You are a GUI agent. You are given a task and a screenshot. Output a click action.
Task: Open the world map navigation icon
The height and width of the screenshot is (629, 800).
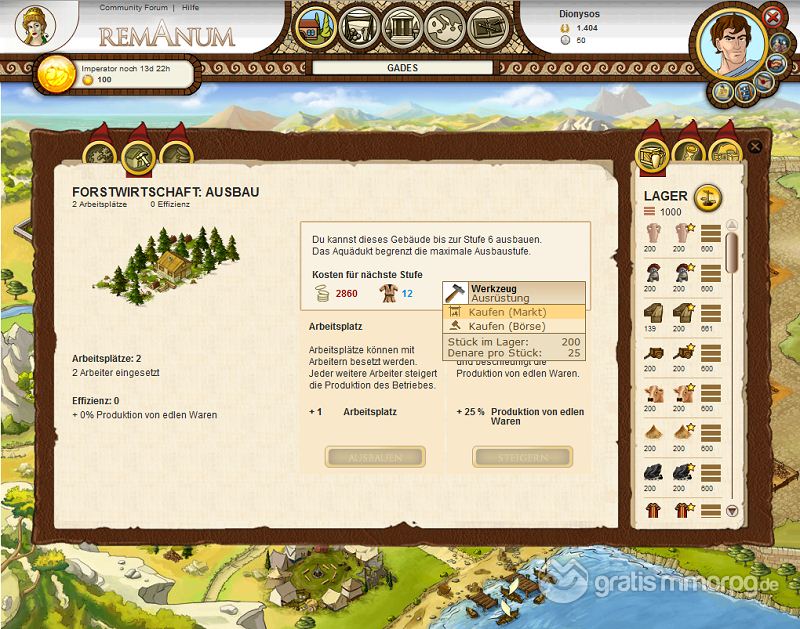click(445, 27)
